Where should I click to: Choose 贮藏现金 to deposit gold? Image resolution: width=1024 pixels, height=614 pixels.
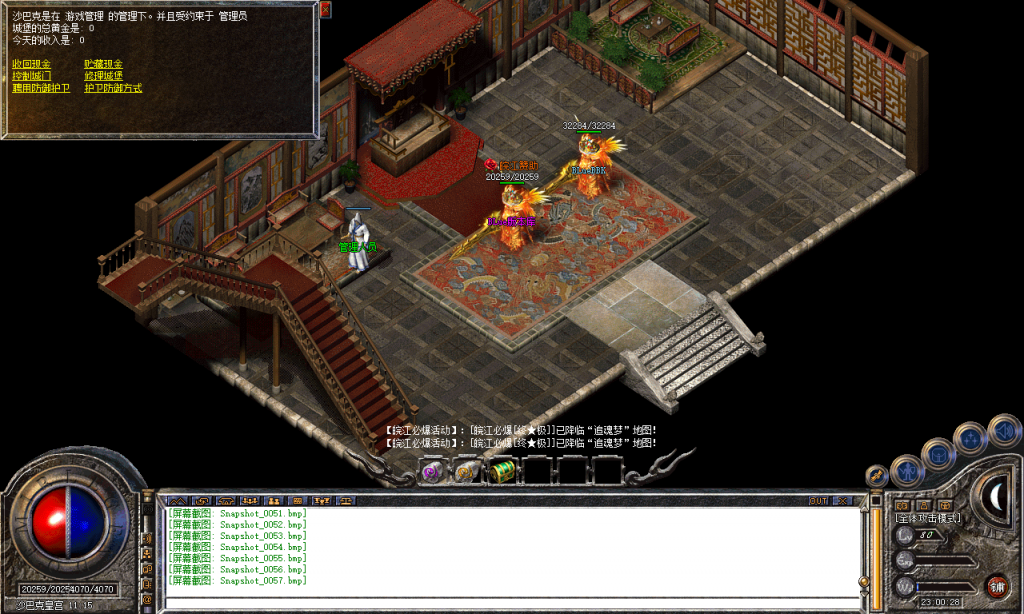click(103, 64)
